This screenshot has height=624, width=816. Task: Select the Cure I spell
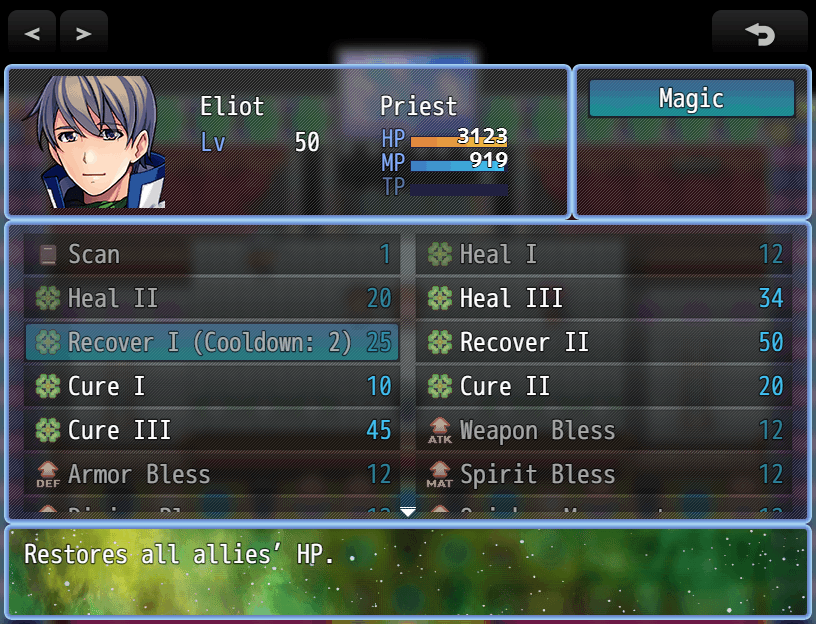[x=211, y=387]
